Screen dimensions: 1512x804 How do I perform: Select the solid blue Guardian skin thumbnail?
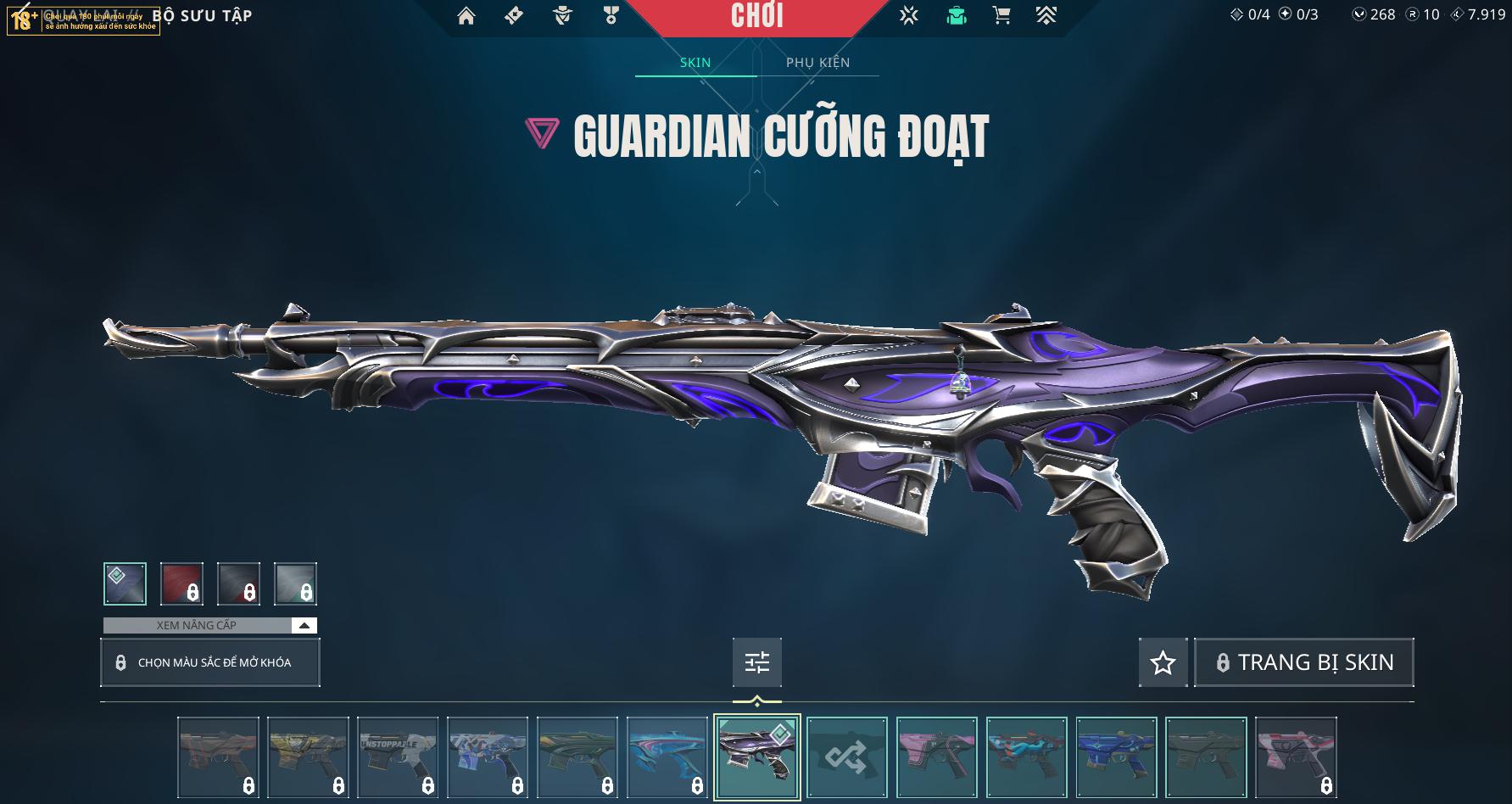1116,757
